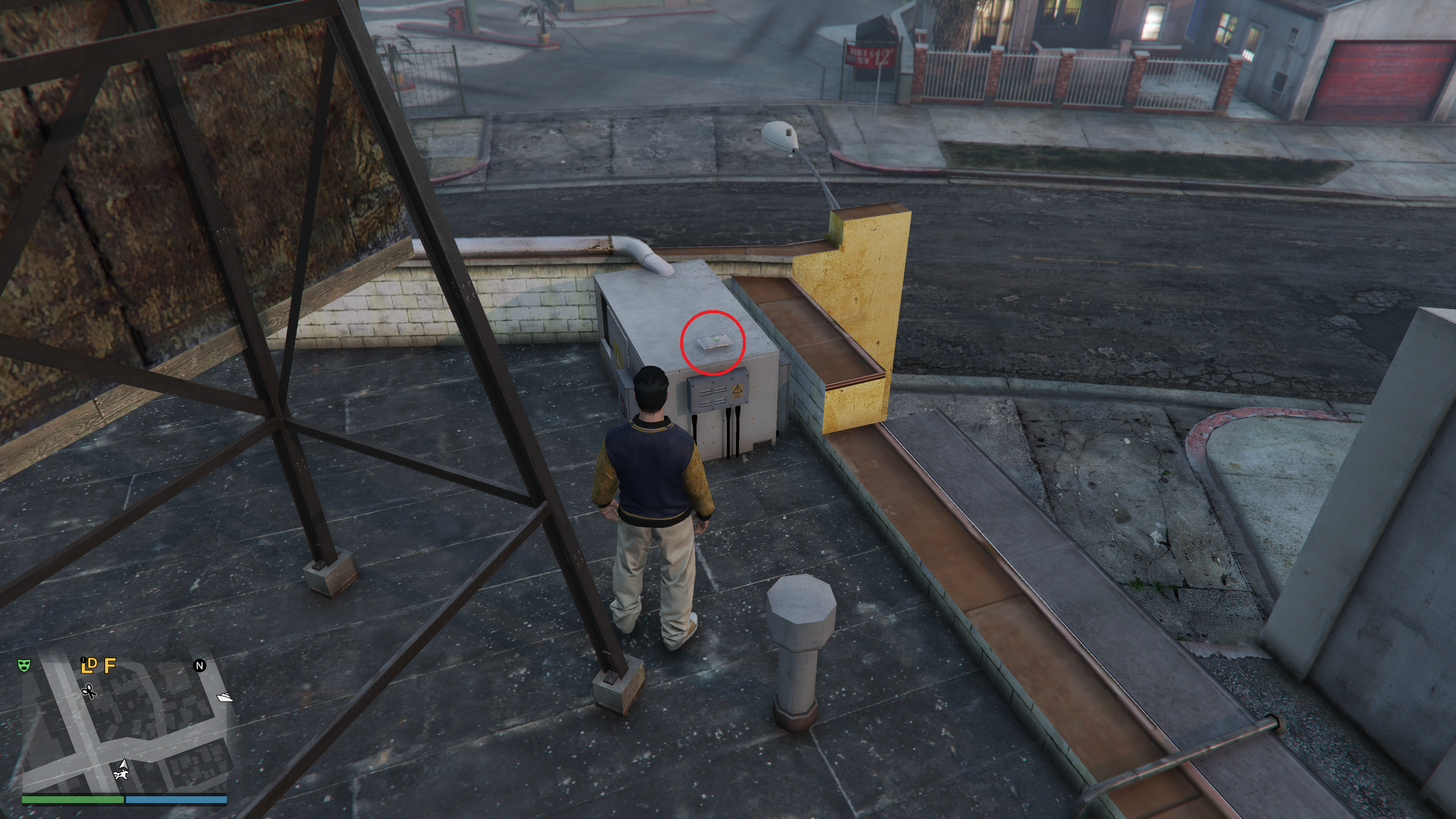This screenshot has width=1456, height=819.
Task: Select the yellow F mission marker
Action: (110, 665)
